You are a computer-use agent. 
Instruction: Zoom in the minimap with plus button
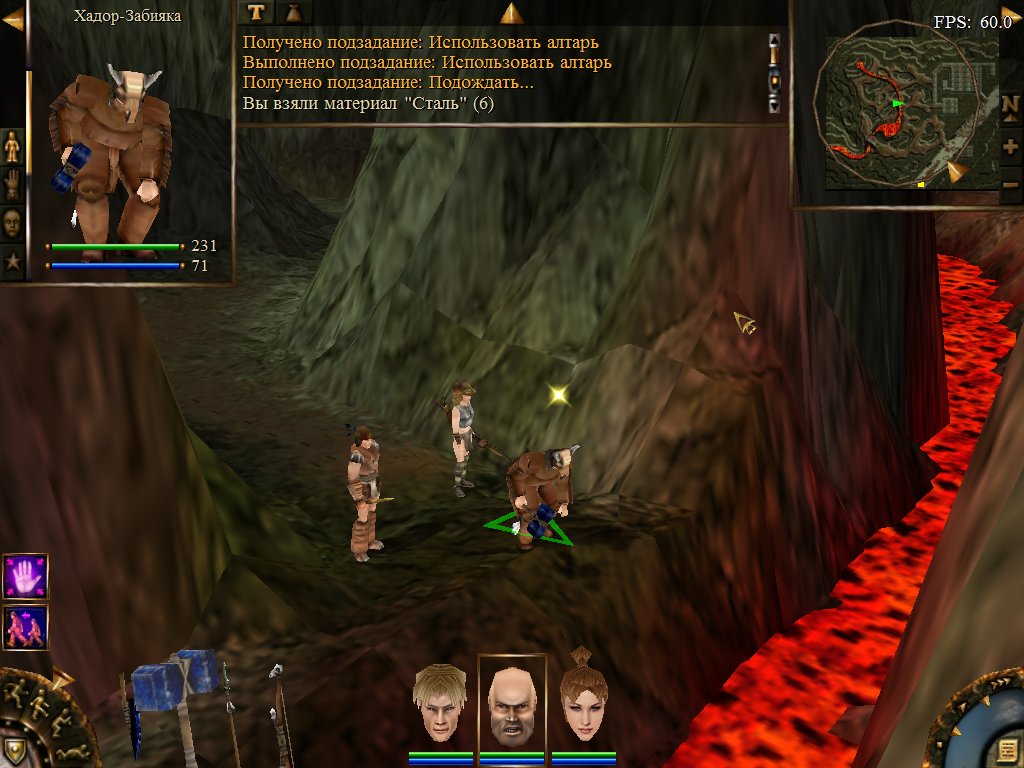1010,147
